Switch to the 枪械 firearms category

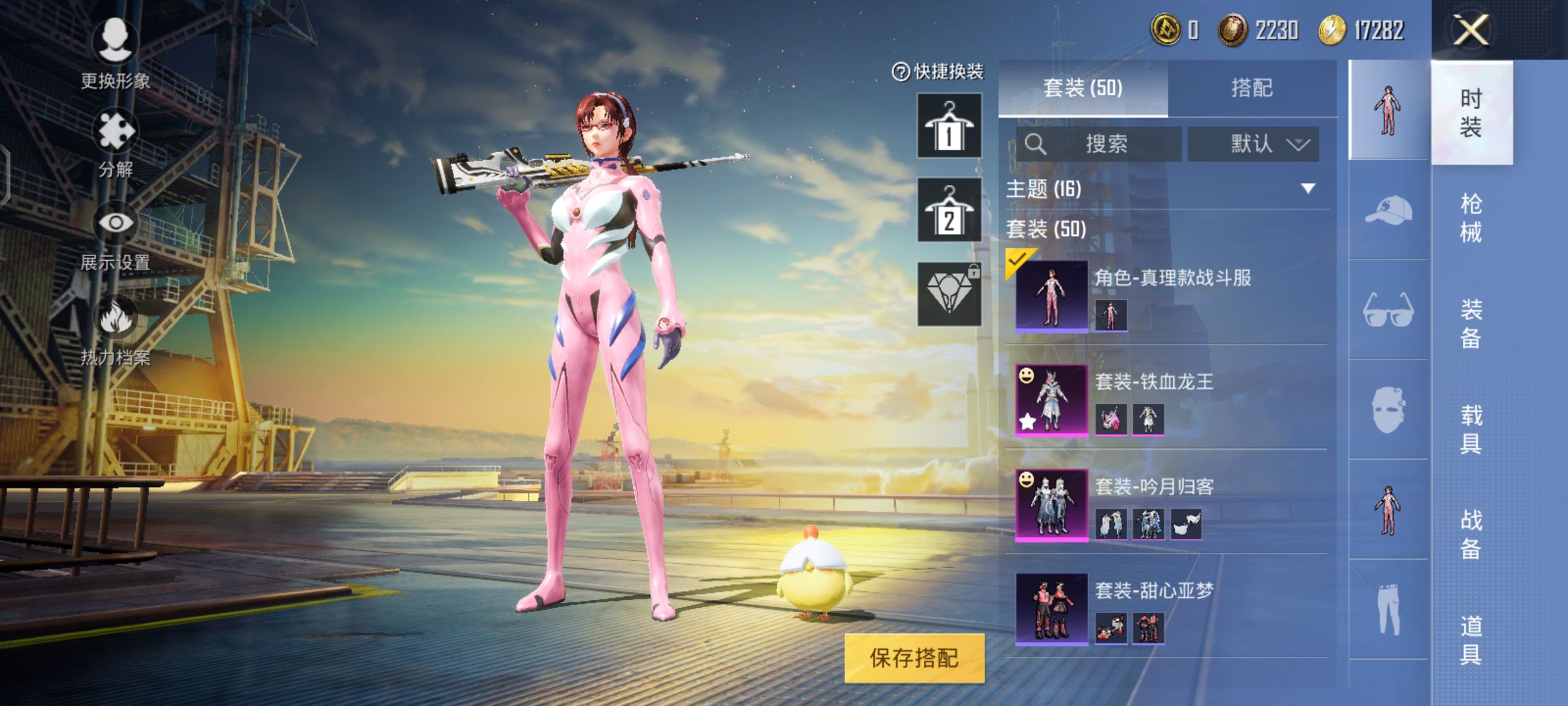click(x=1471, y=218)
